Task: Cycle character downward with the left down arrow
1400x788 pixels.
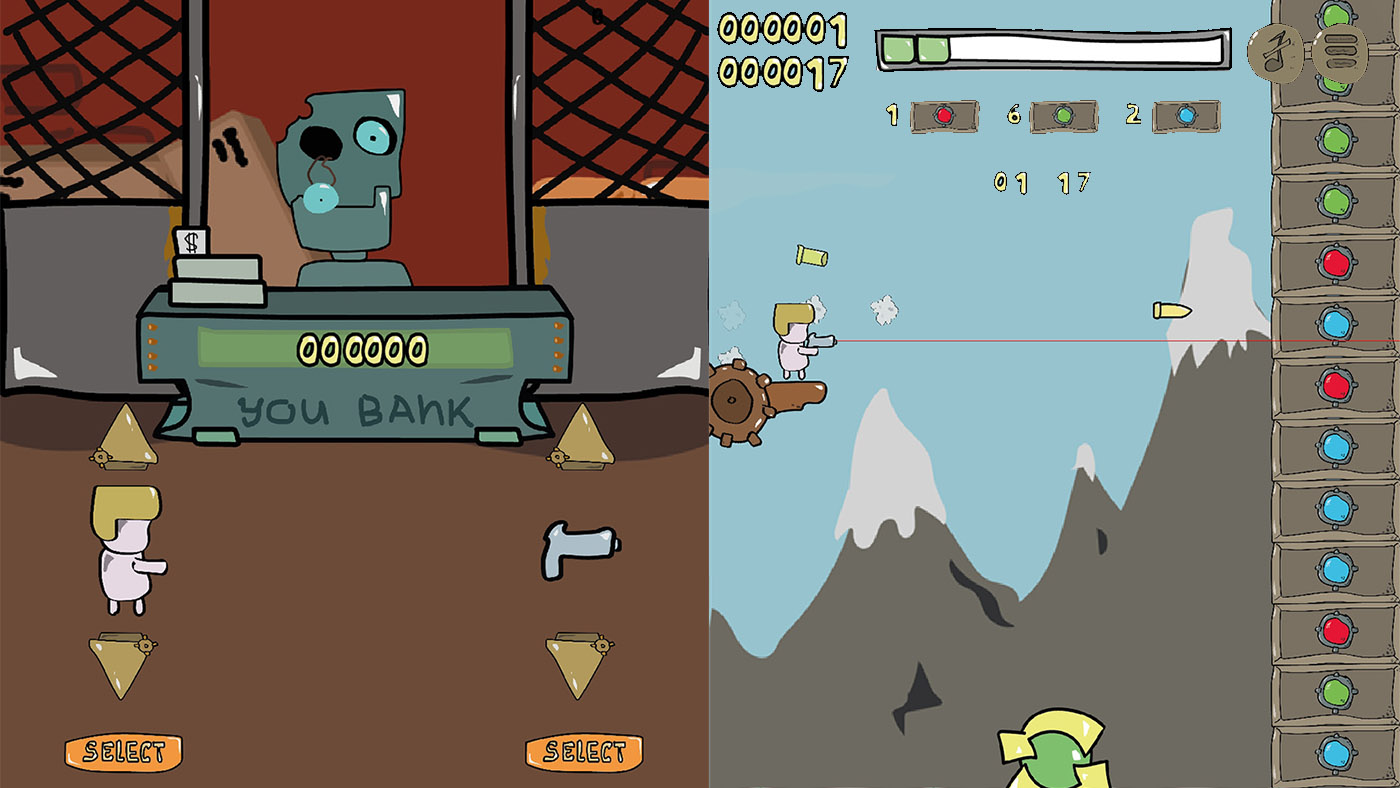Action: point(120,655)
